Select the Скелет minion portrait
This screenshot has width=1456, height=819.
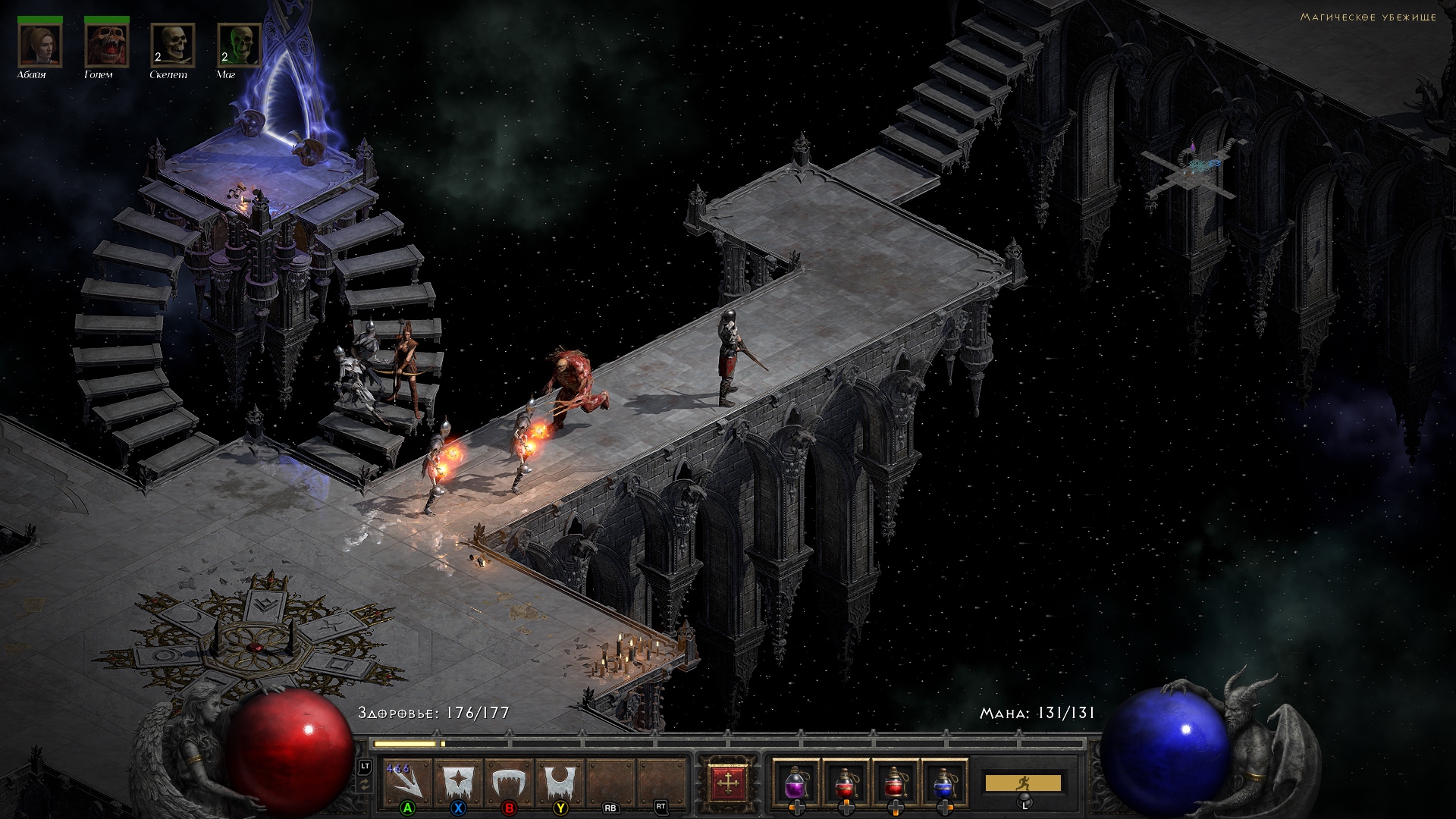[x=173, y=45]
